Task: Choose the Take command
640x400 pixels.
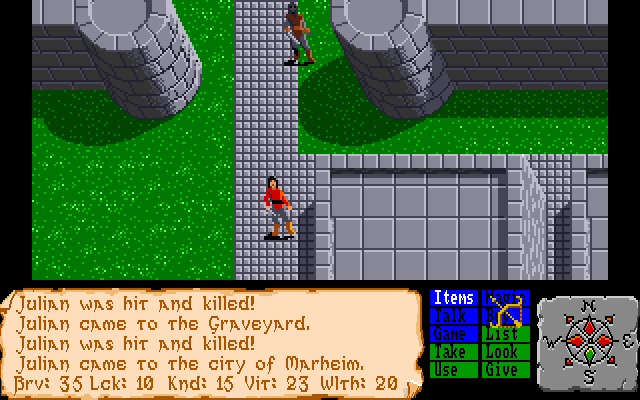Action: point(454,352)
